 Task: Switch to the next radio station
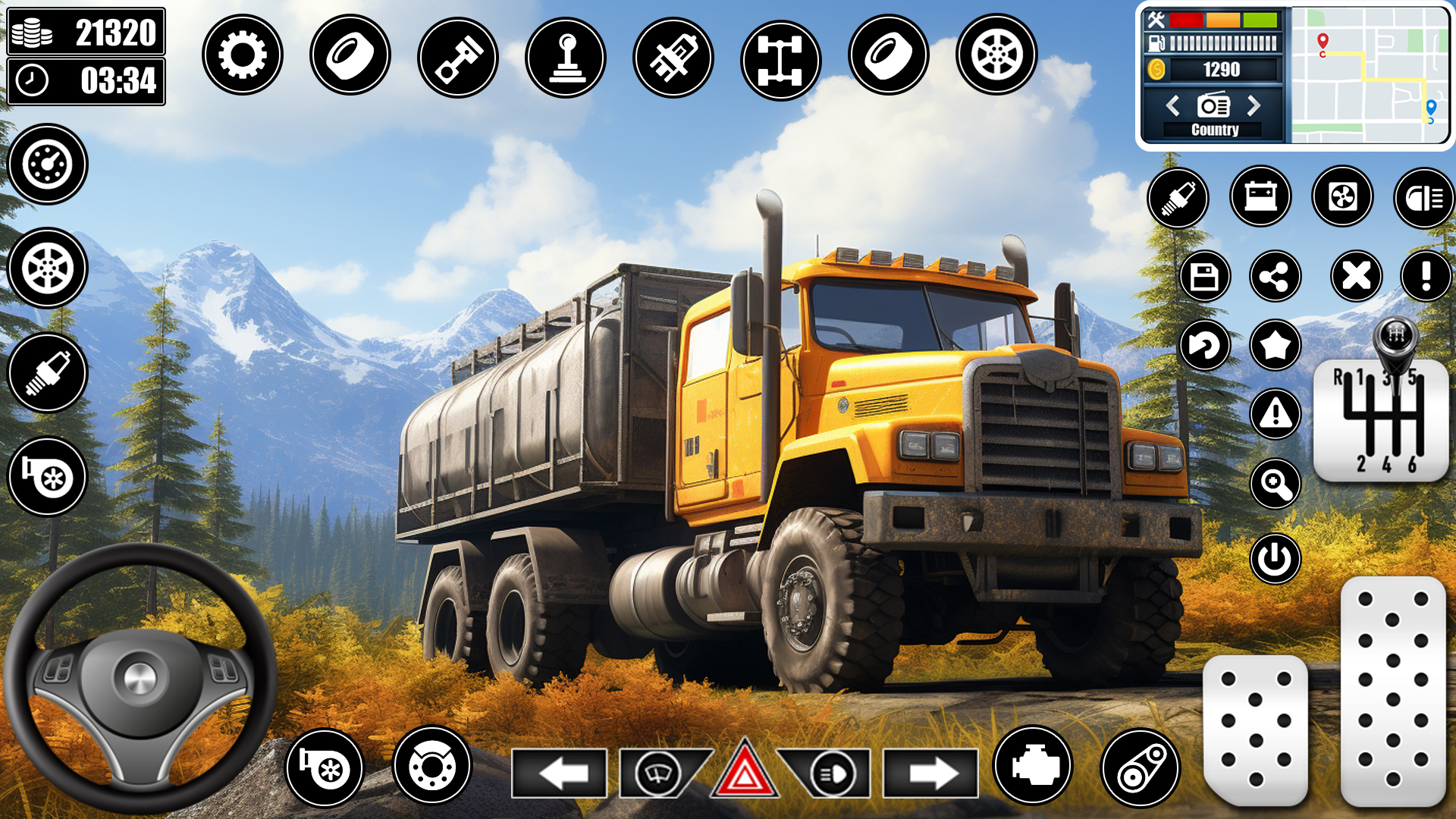[x=1255, y=106]
